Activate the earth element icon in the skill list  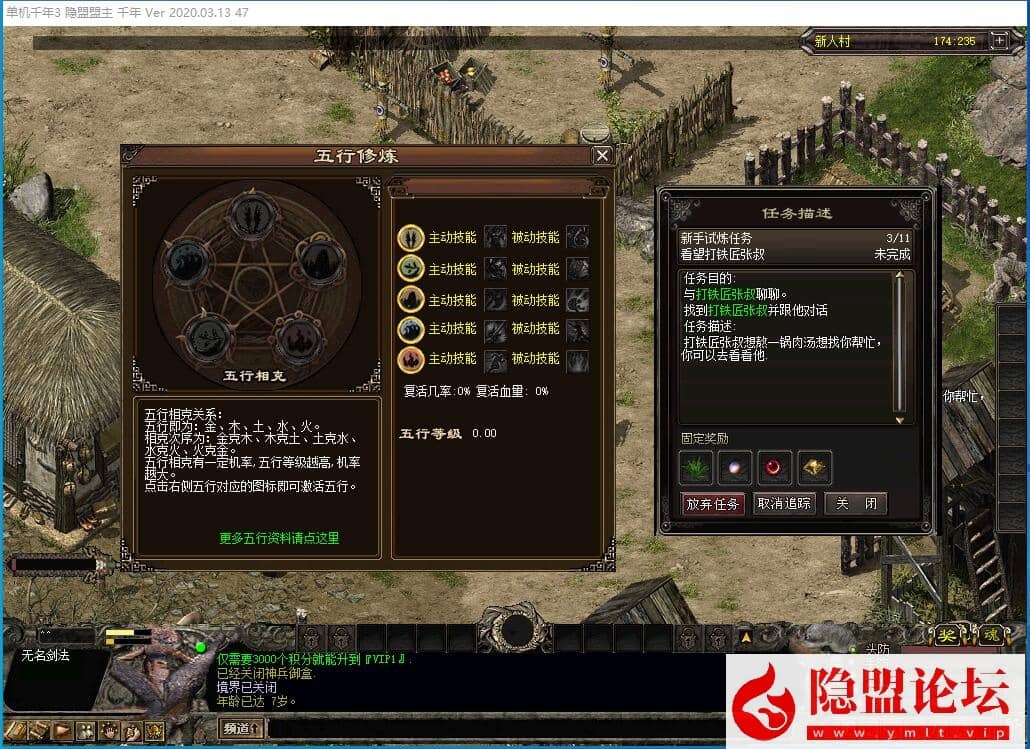tap(411, 299)
